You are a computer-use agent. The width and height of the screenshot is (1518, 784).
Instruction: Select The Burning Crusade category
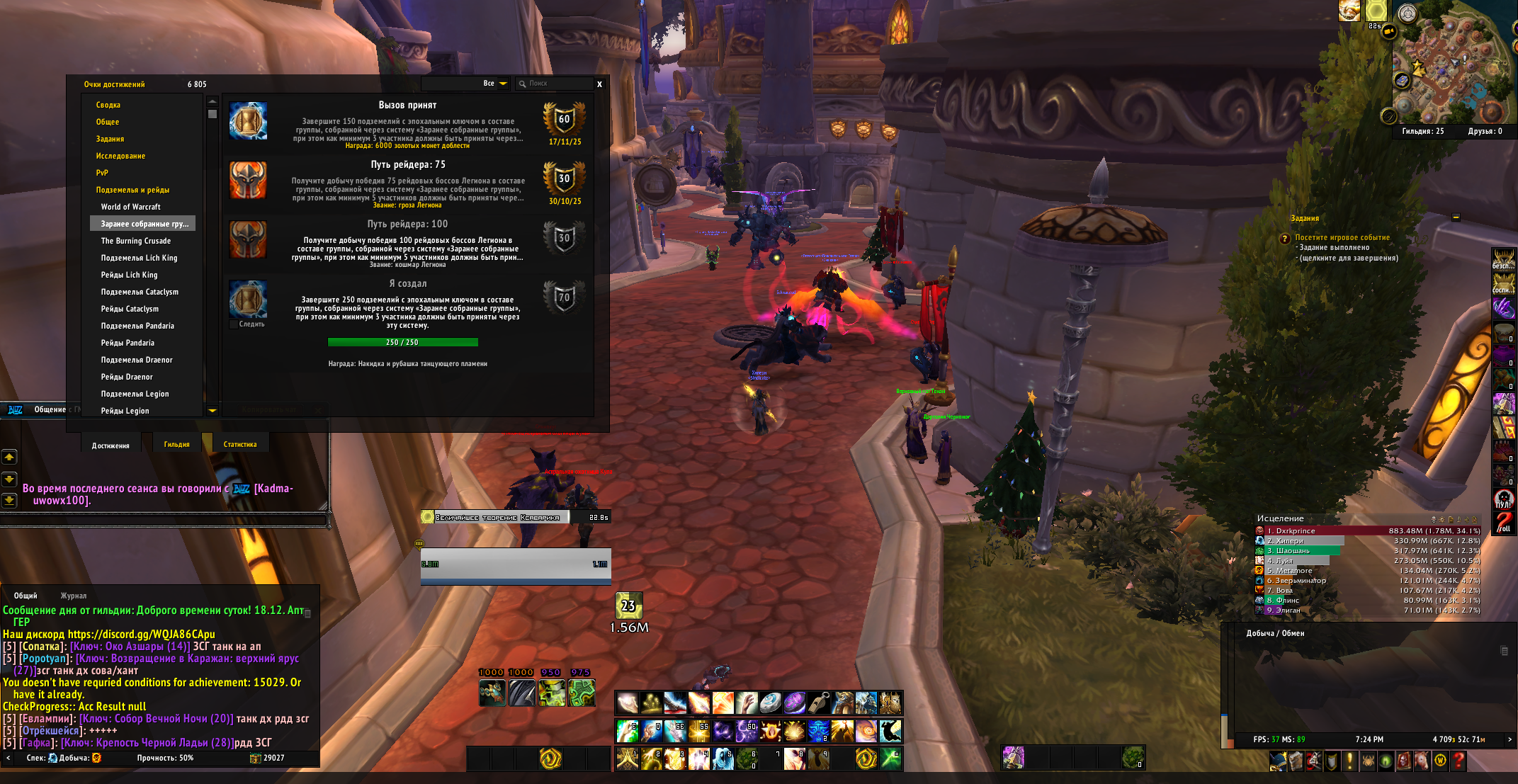(x=135, y=241)
